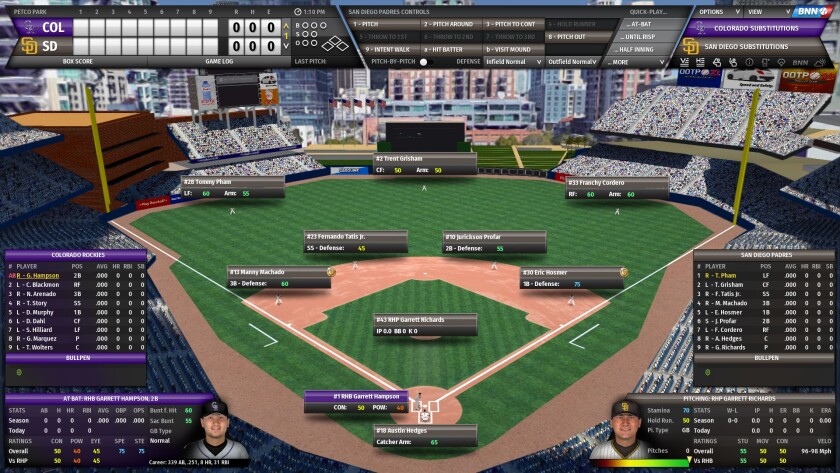Choose the Hit Batter option

(450, 49)
